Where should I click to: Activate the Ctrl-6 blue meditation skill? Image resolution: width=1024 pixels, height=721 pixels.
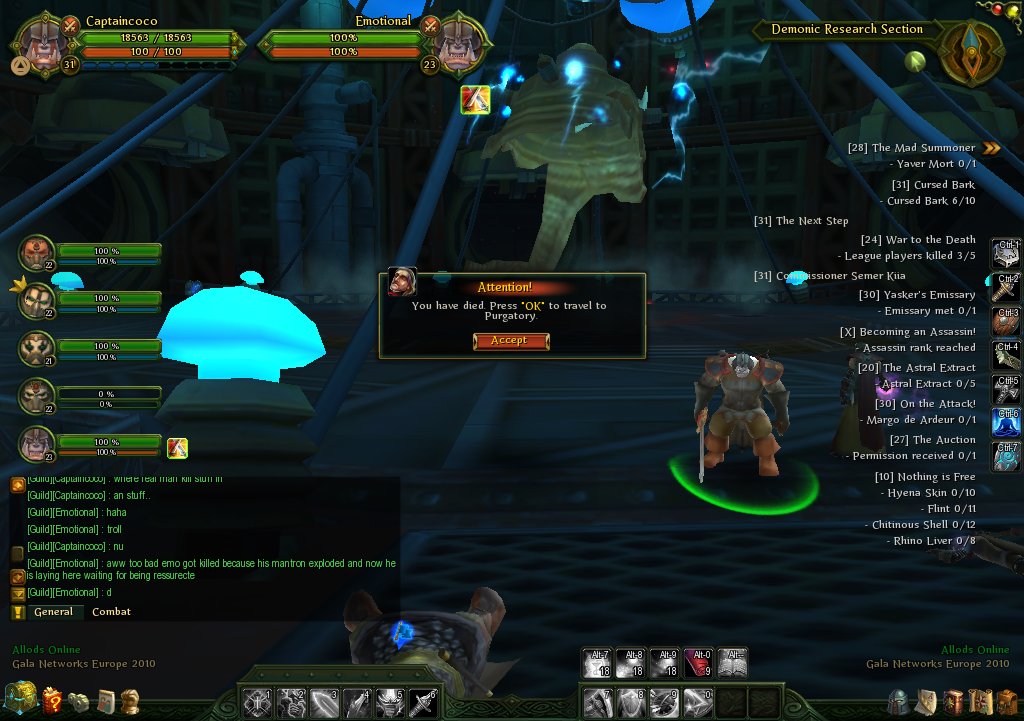[1006, 422]
